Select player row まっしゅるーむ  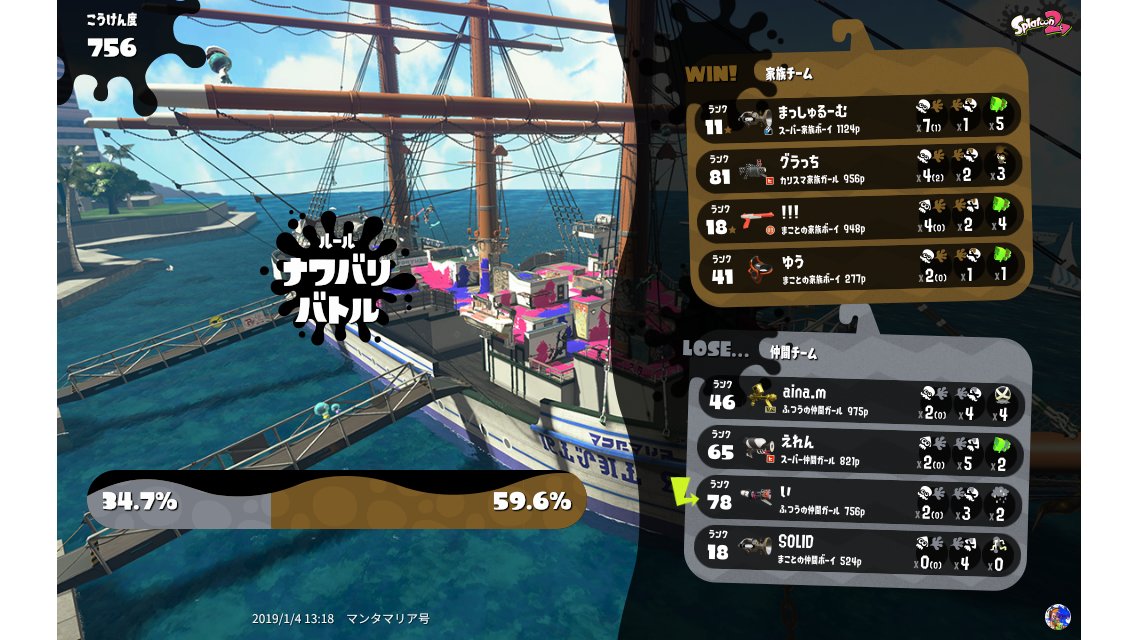pos(858,118)
